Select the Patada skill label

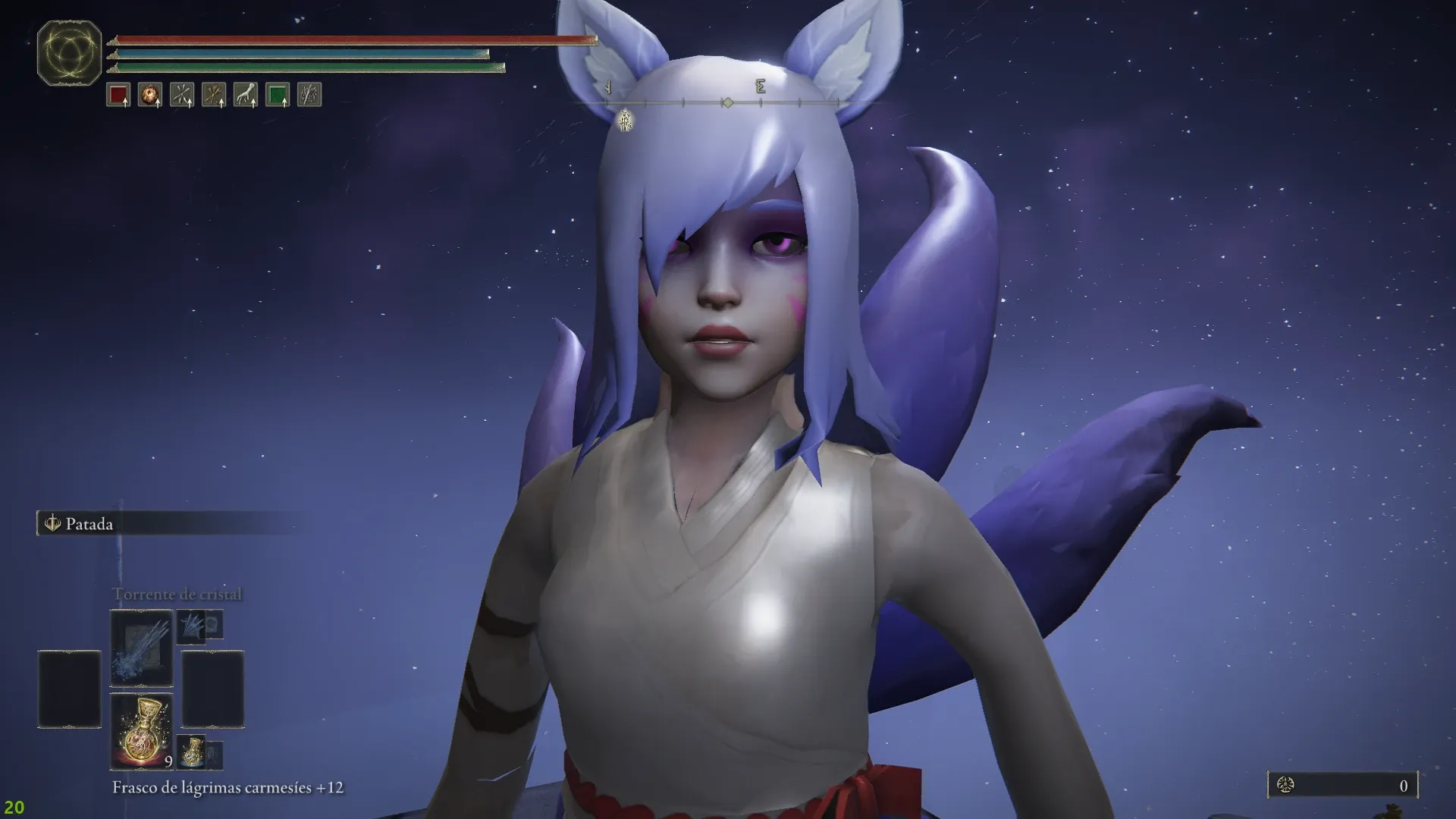point(89,524)
